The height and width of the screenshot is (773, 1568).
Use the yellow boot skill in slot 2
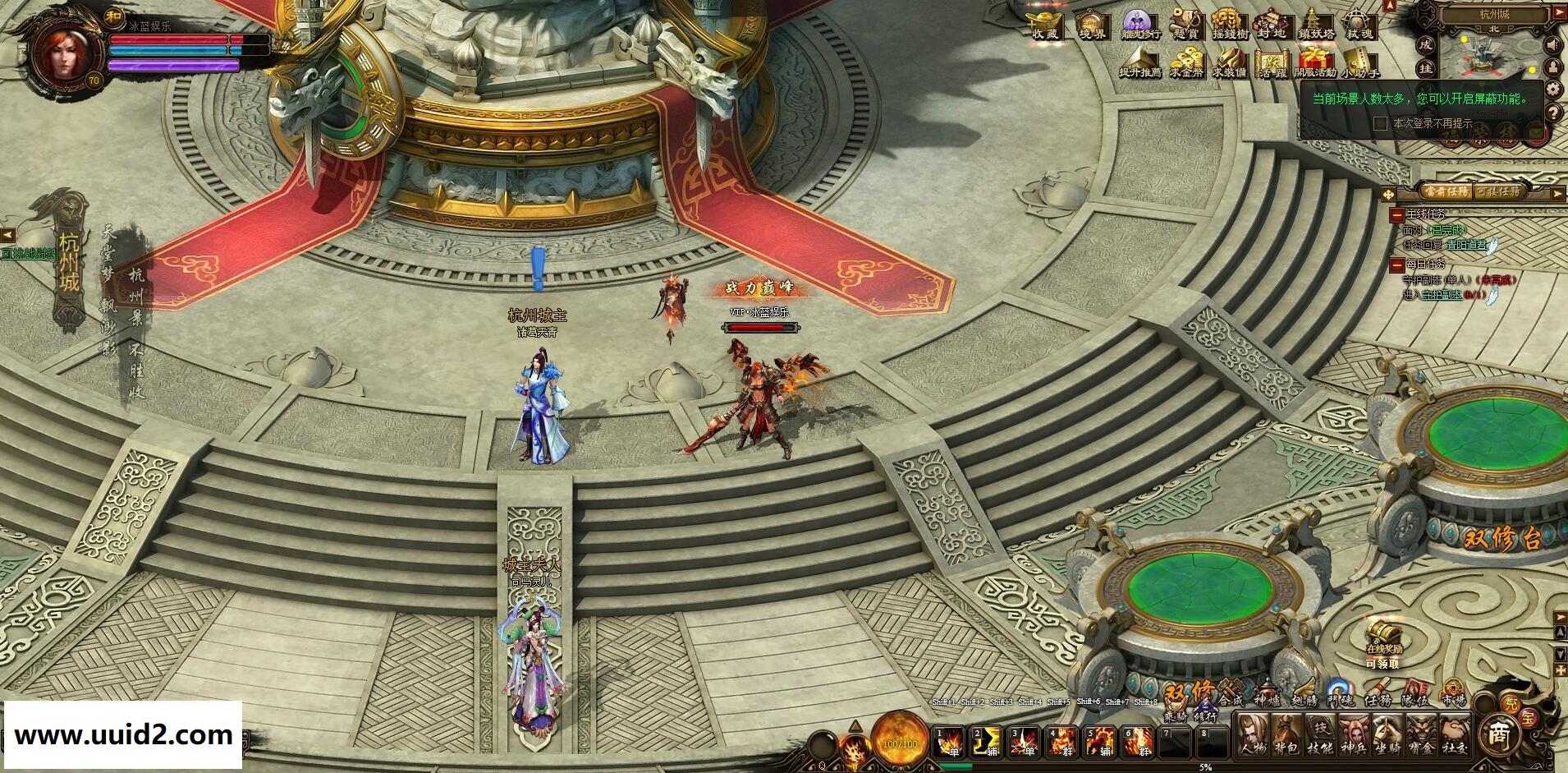click(x=985, y=742)
